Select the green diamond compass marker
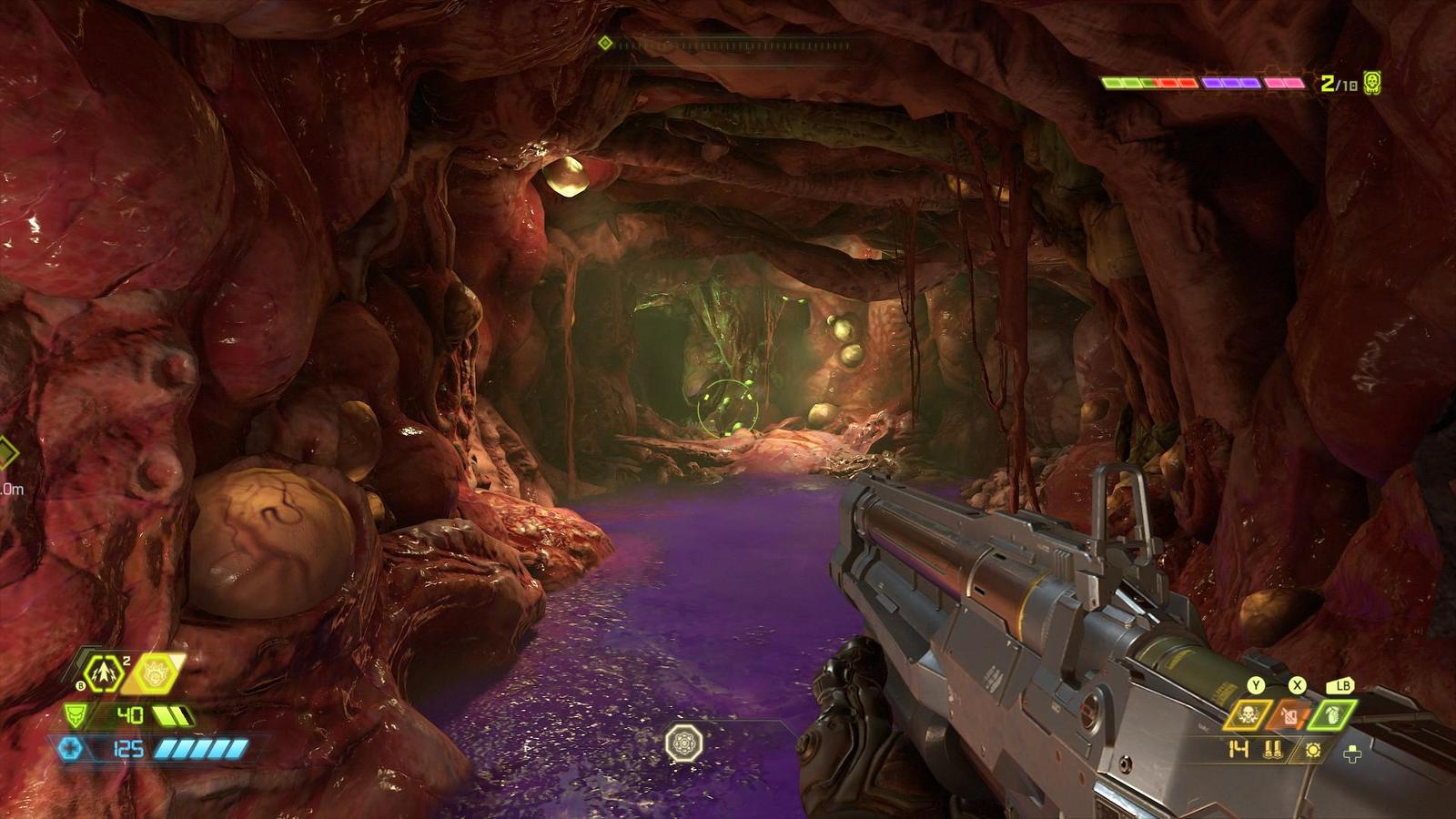The image size is (1456, 819). coord(605,43)
